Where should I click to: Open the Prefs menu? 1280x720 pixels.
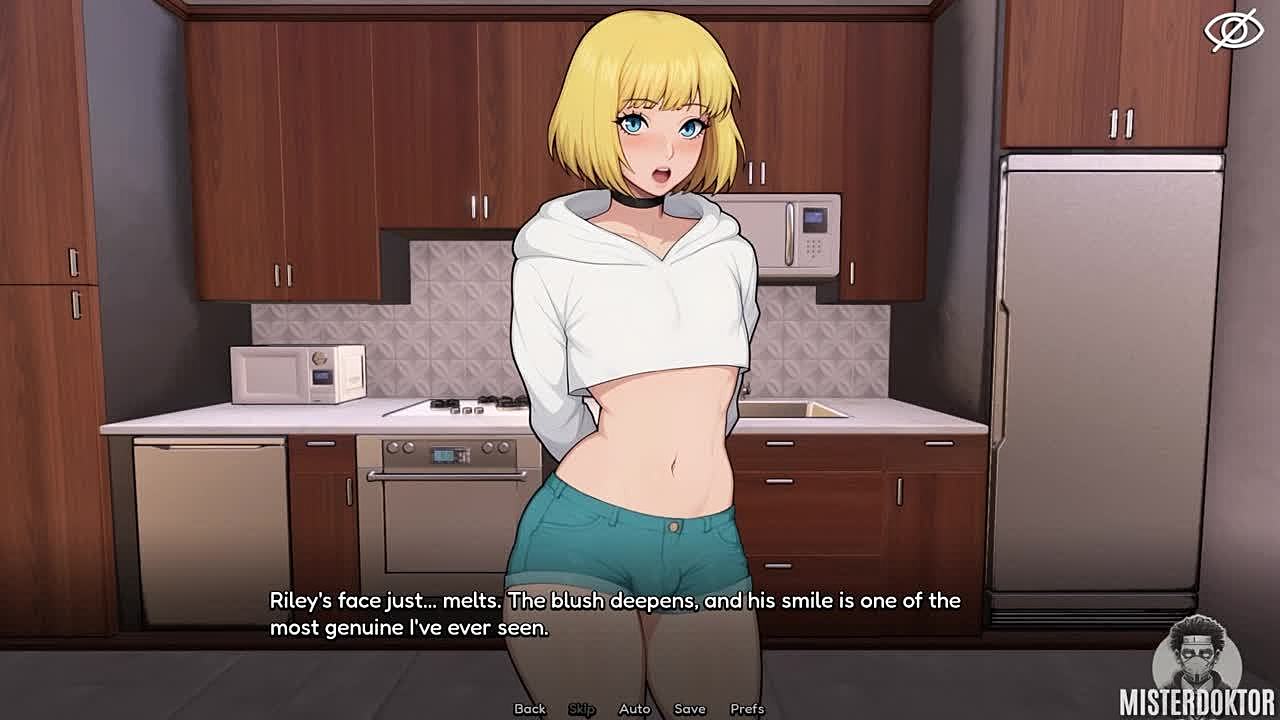point(747,709)
